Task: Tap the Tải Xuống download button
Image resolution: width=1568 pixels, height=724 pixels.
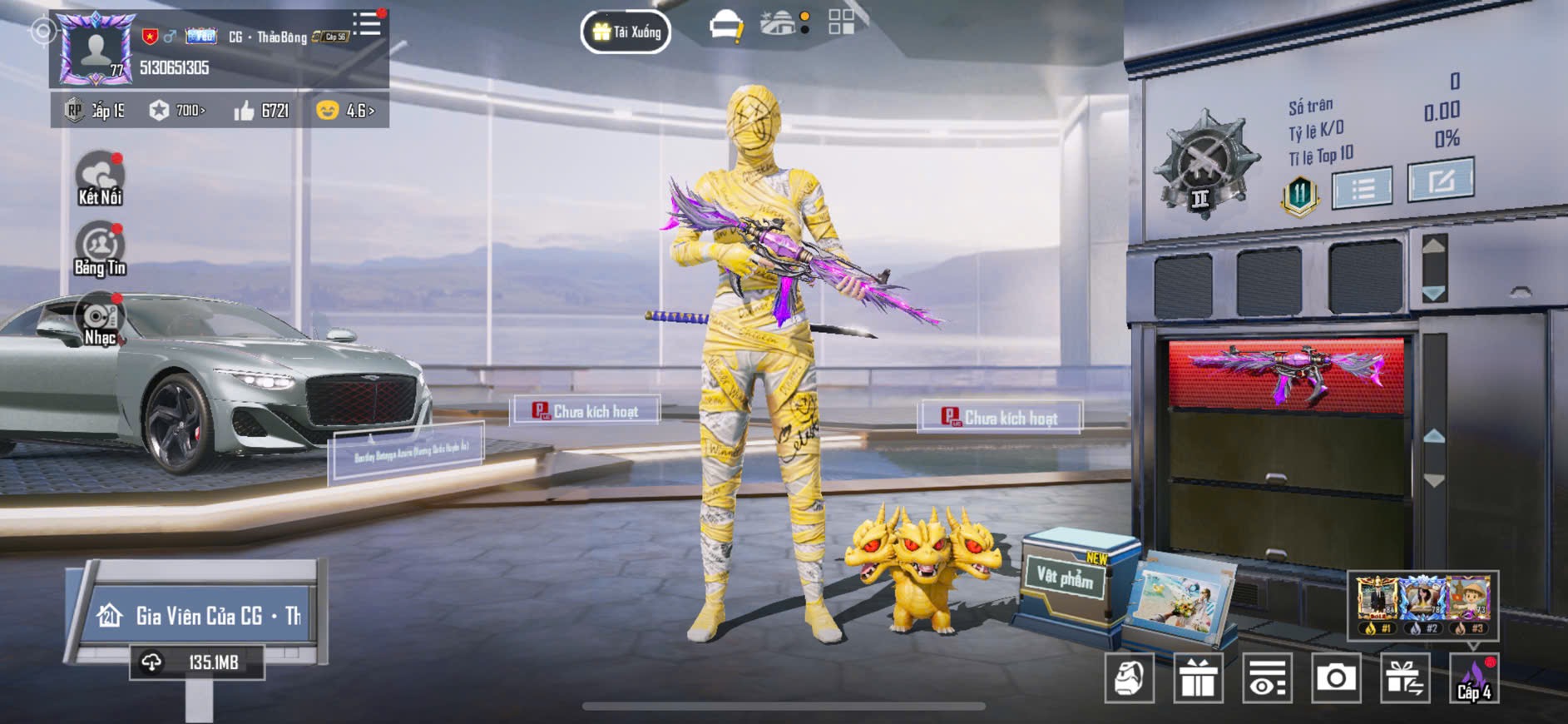Action: (x=626, y=32)
